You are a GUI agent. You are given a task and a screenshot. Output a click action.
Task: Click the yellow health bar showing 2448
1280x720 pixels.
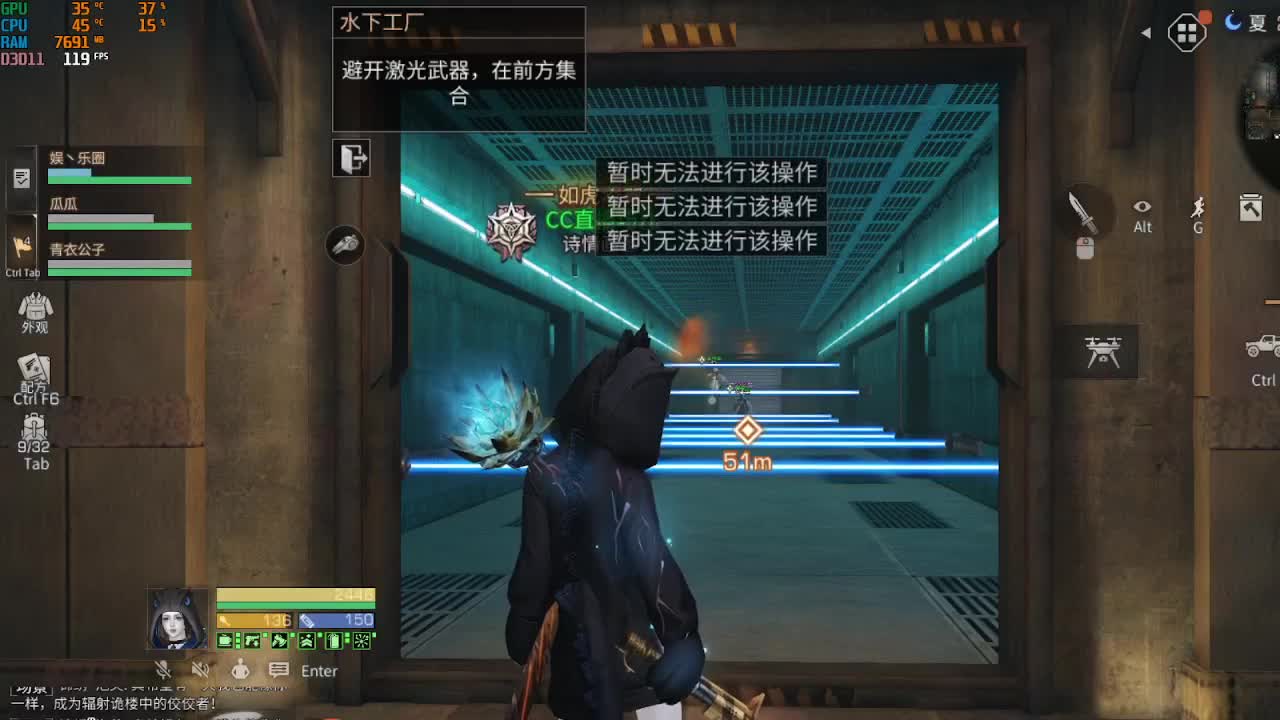[295, 594]
